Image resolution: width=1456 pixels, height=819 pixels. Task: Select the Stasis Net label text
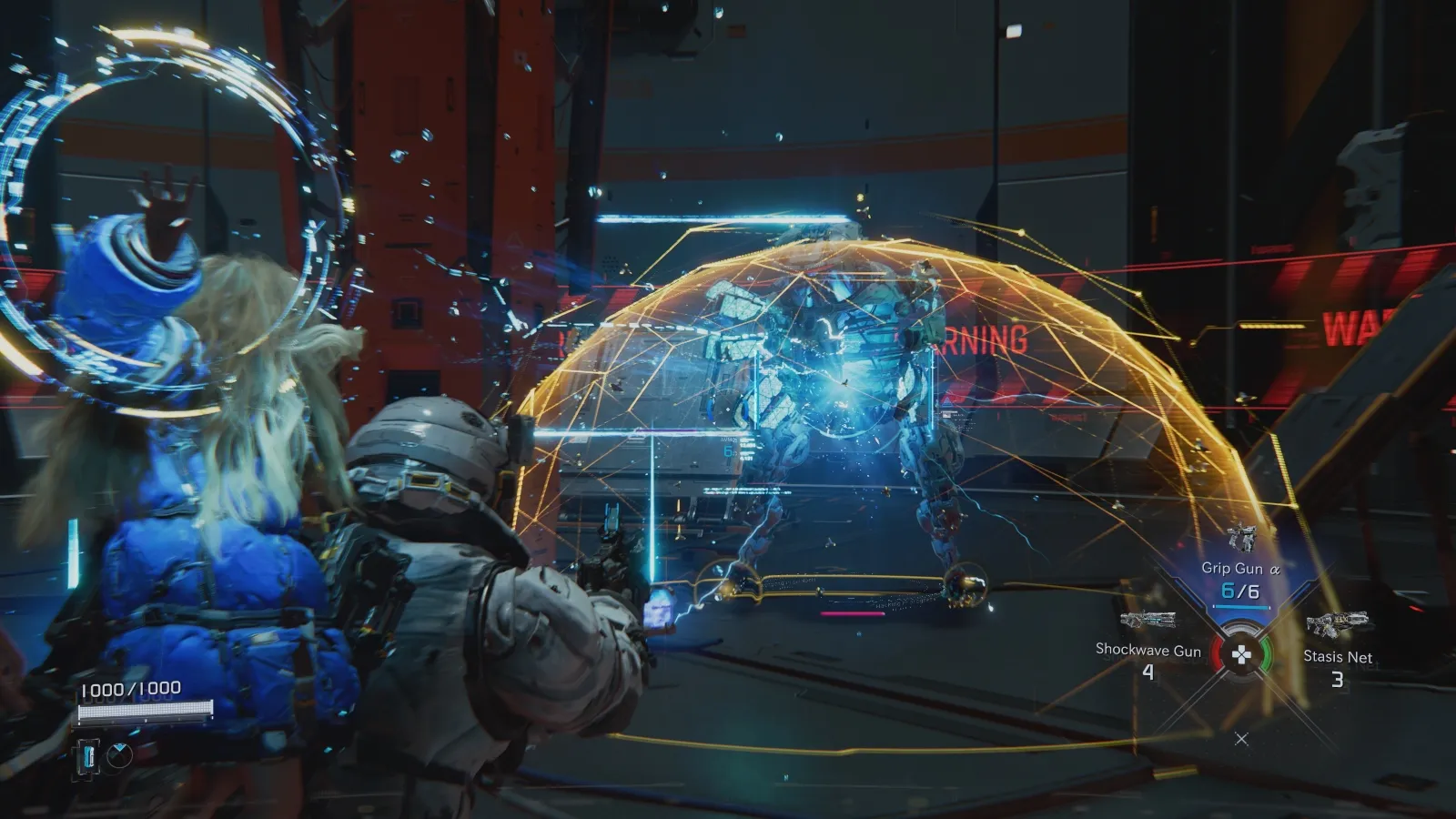(x=1339, y=657)
